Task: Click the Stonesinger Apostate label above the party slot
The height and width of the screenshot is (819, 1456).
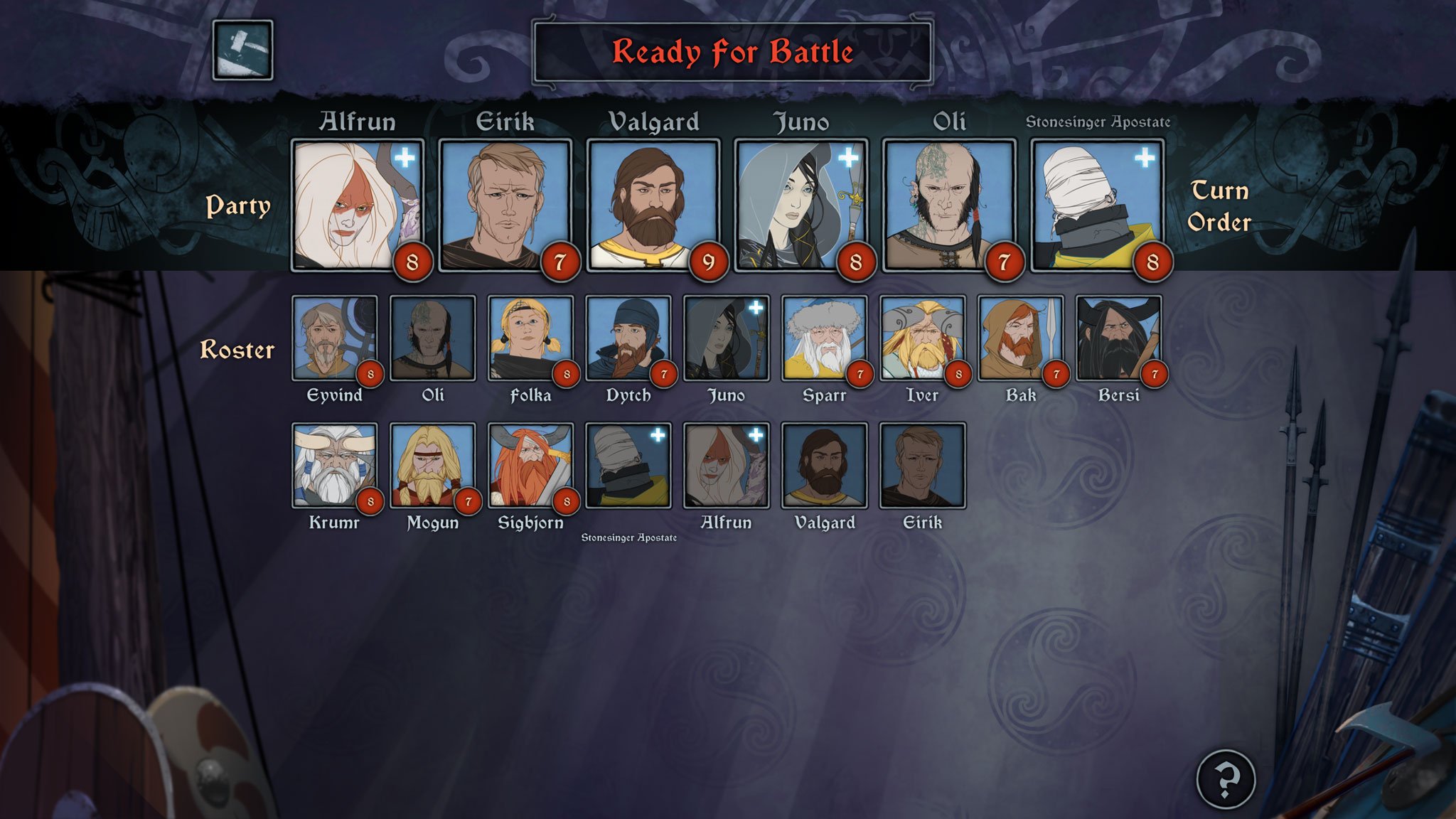Action: pyautogui.click(x=1099, y=121)
